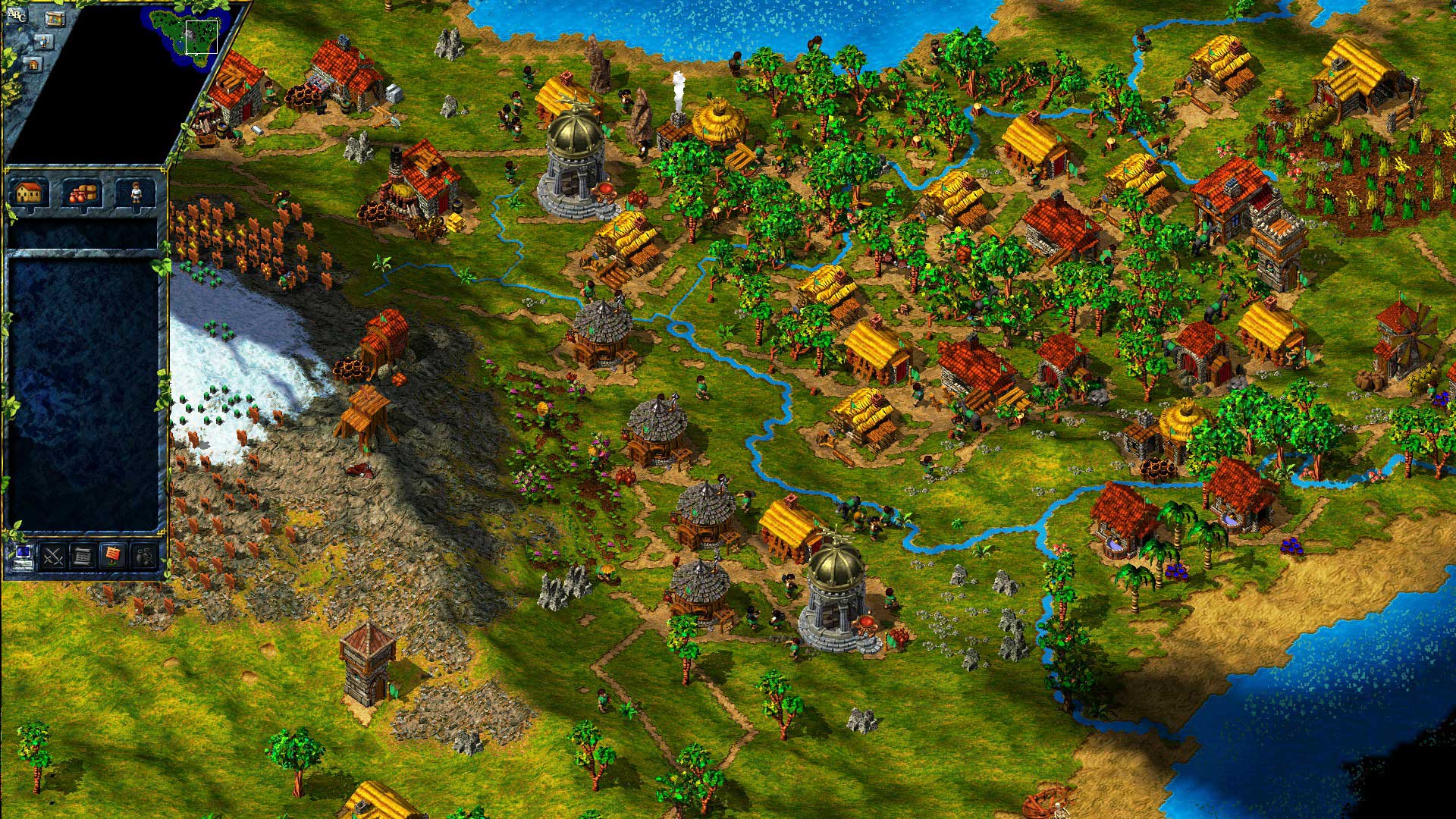This screenshot has width=1456, height=819.
Task: Open the mission scroll icon at panel bottom
Action: (82, 554)
